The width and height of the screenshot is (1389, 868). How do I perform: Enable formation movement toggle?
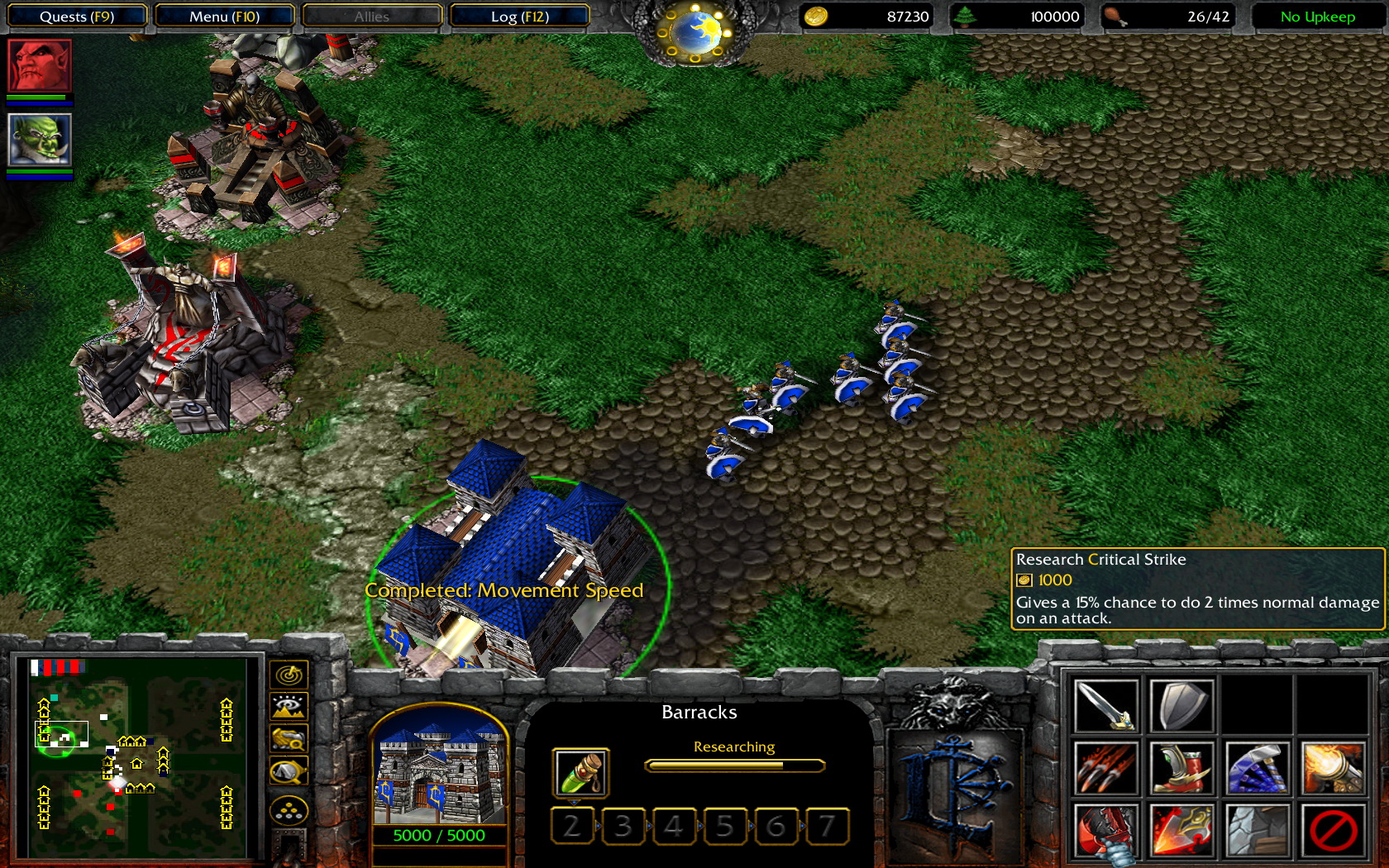(287, 809)
